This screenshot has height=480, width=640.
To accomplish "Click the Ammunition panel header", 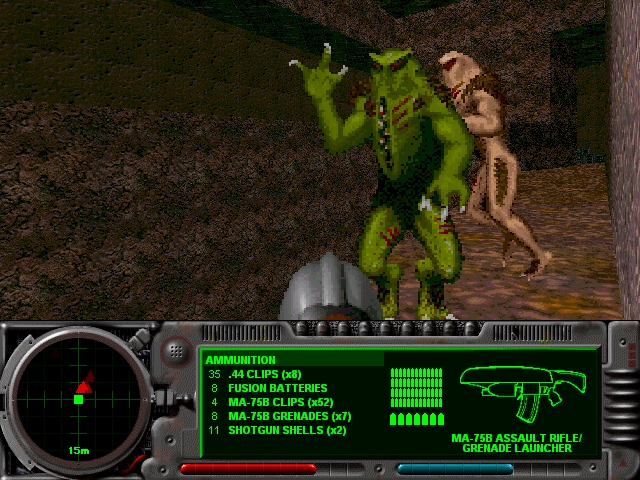I will click(x=241, y=360).
